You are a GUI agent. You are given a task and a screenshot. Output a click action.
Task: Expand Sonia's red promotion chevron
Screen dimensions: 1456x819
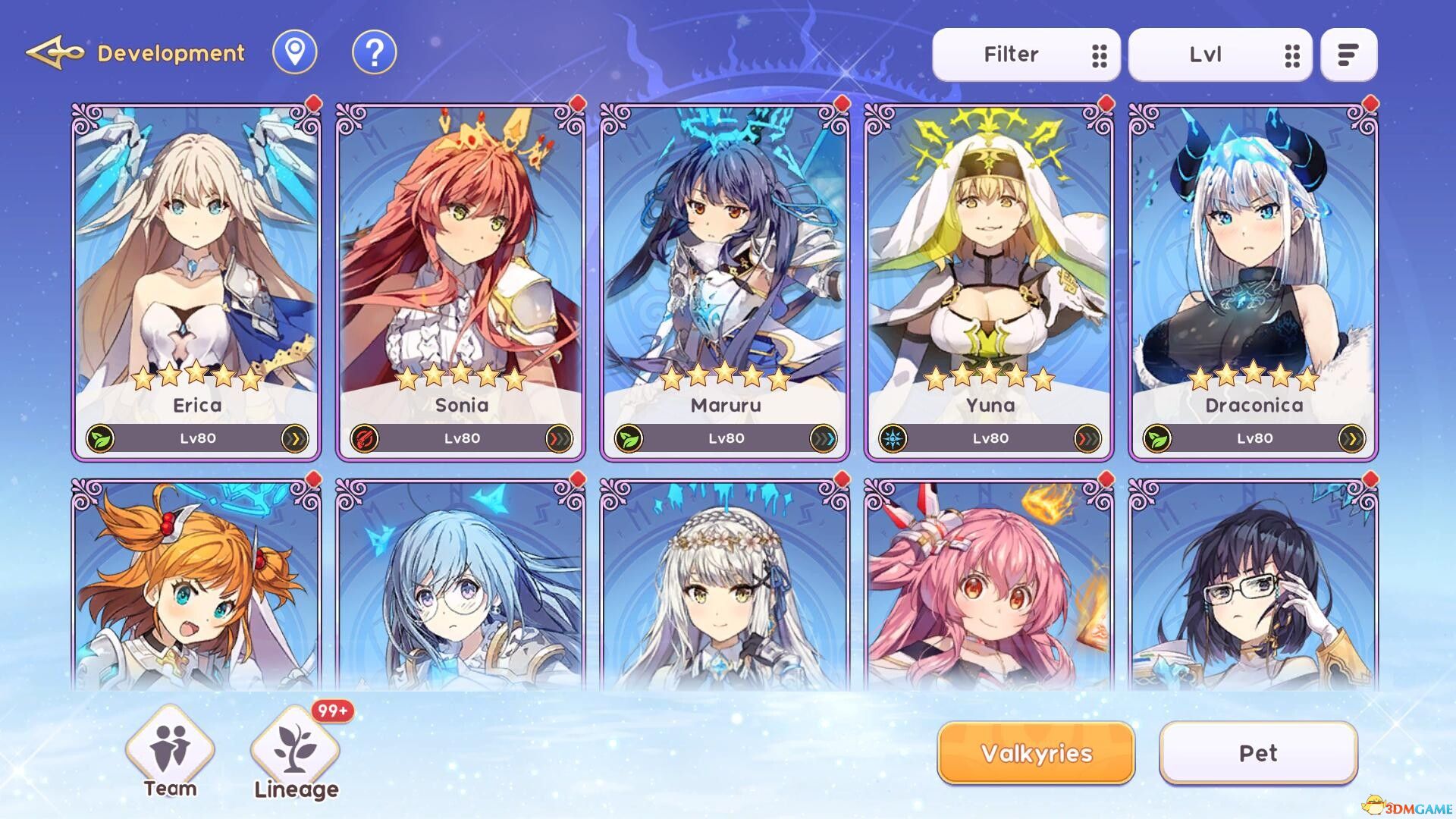click(558, 438)
